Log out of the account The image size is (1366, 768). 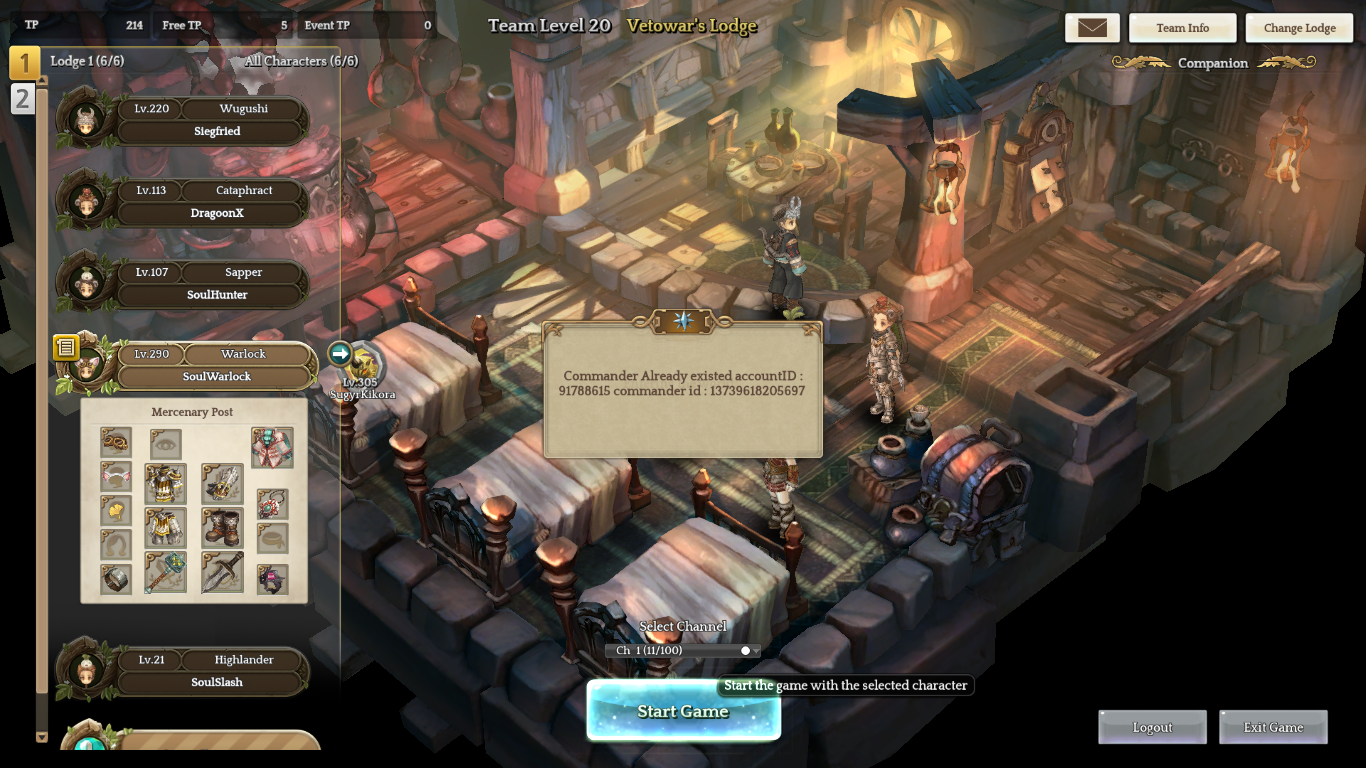point(1152,727)
